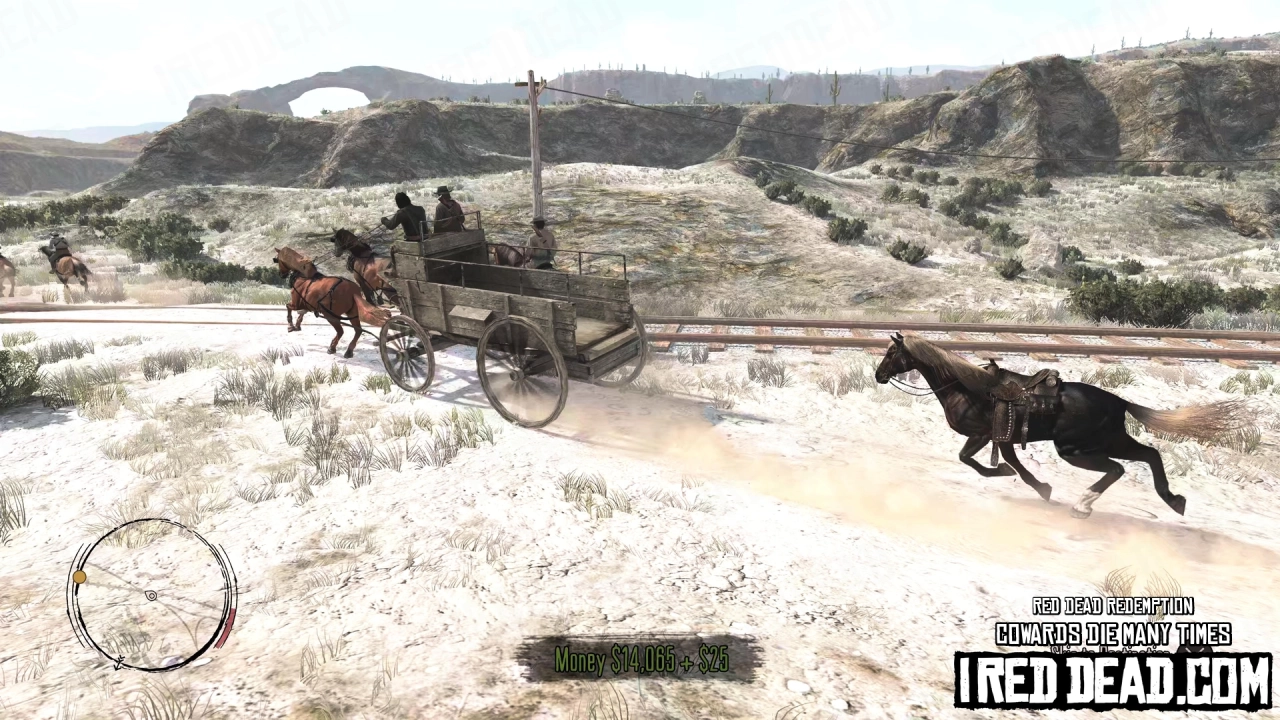The width and height of the screenshot is (1280, 720).
Task: Select the yellow waypoint dot on the minimap
Action: [x=79, y=576]
